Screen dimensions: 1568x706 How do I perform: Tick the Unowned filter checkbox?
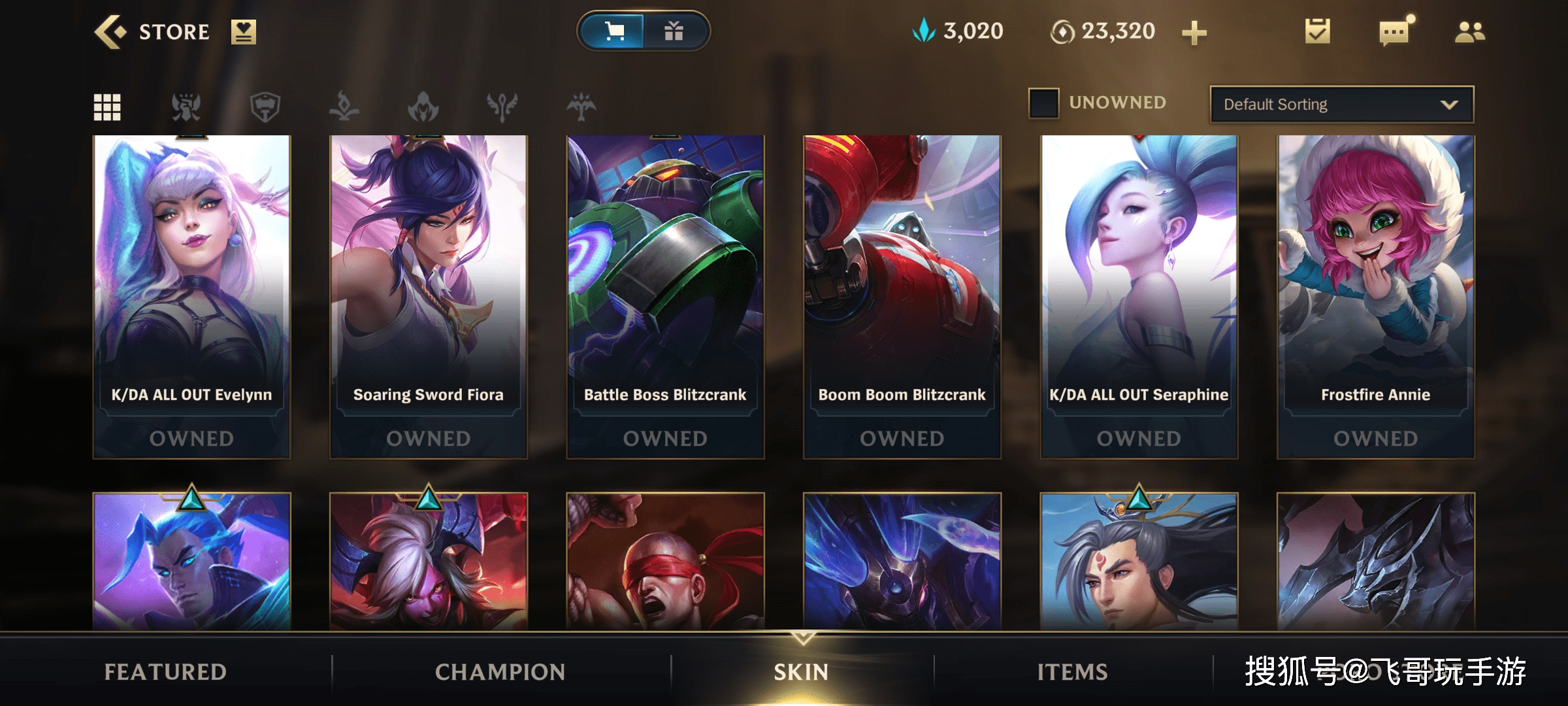1043,103
